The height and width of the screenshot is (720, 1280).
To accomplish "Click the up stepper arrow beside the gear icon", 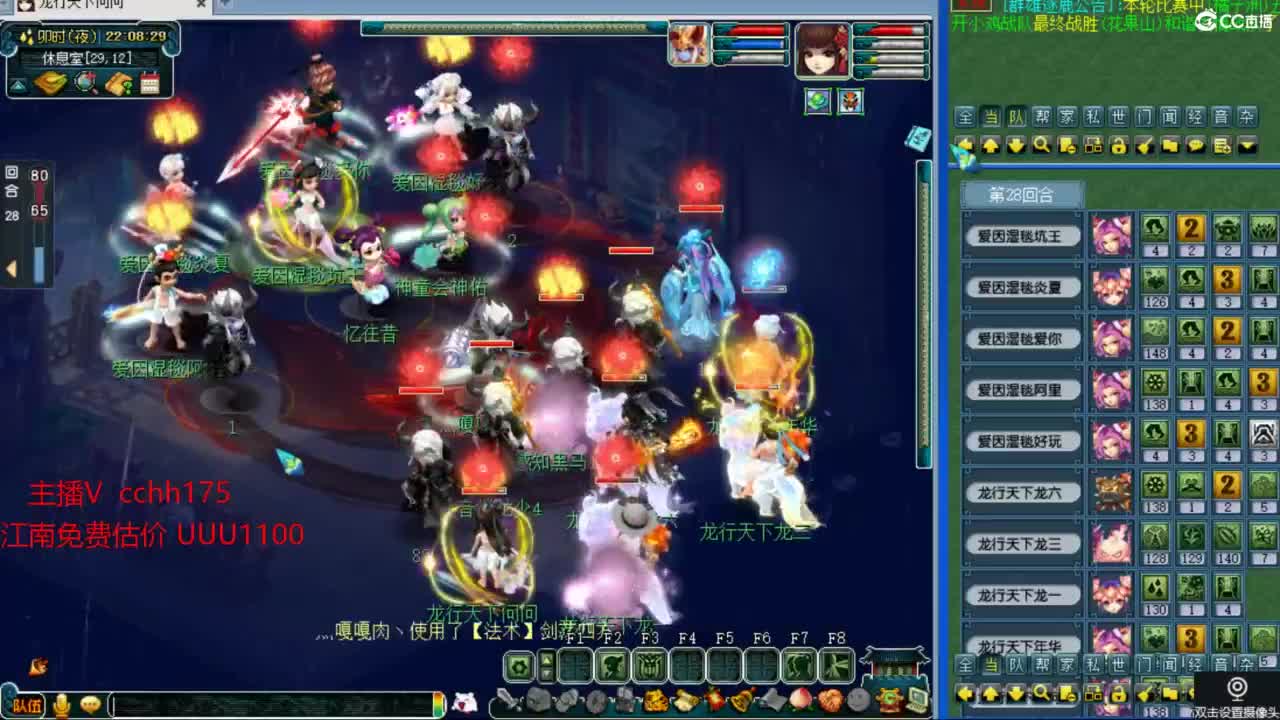I will (x=546, y=660).
